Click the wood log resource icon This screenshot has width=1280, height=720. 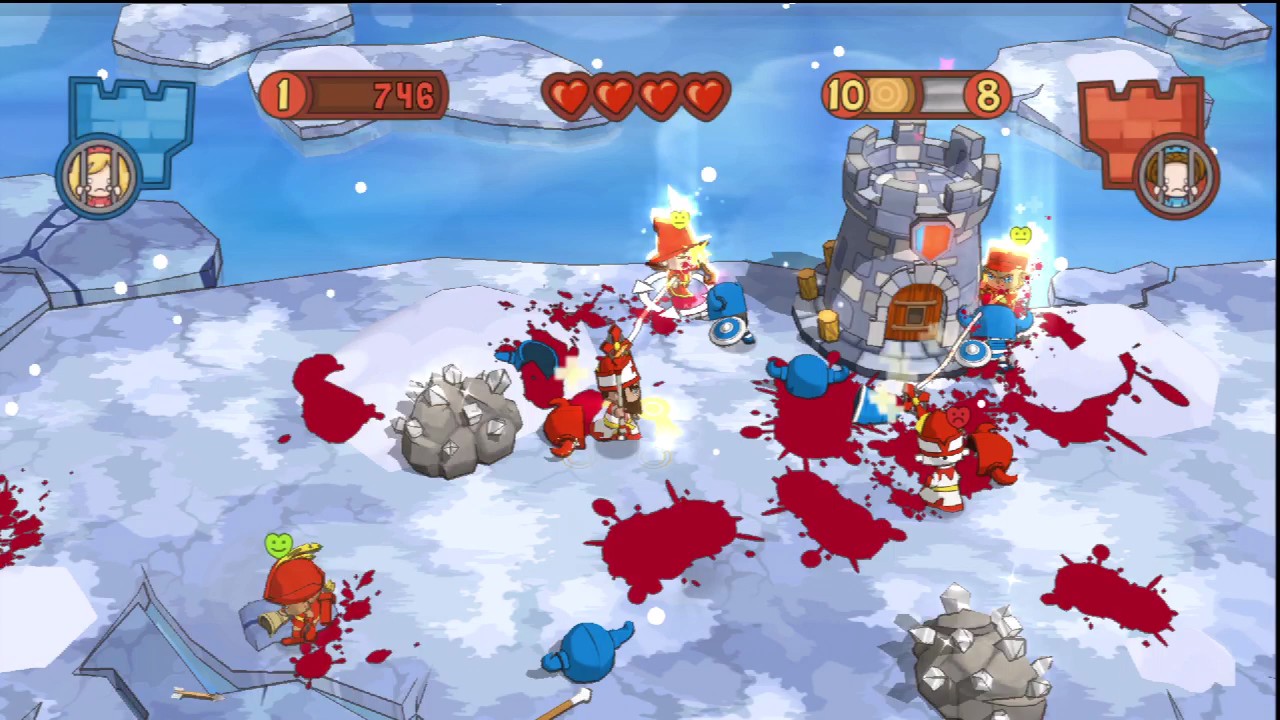pyautogui.click(x=890, y=96)
